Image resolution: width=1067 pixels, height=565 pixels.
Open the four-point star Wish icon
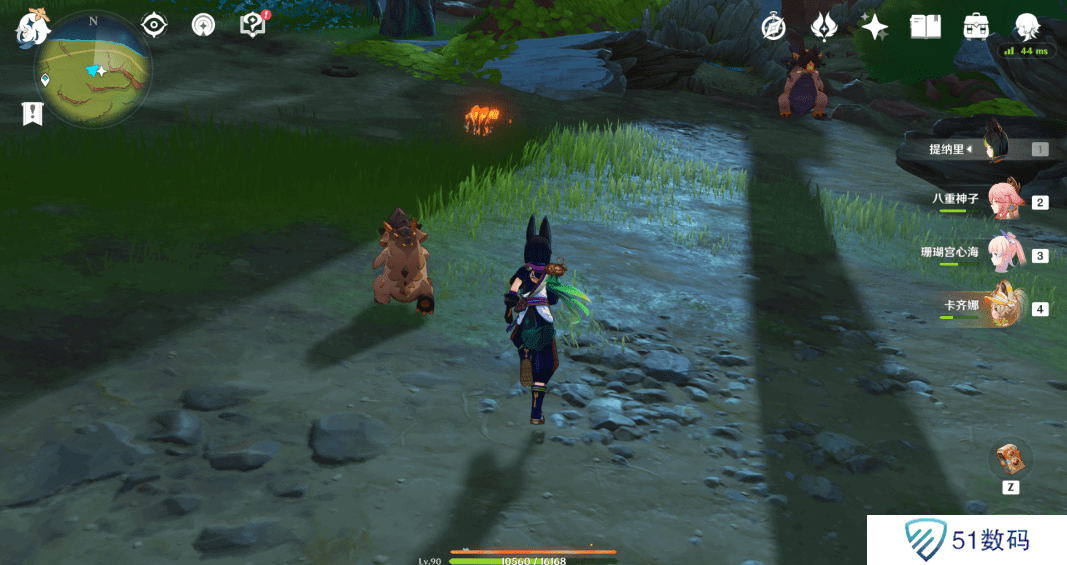click(x=875, y=27)
